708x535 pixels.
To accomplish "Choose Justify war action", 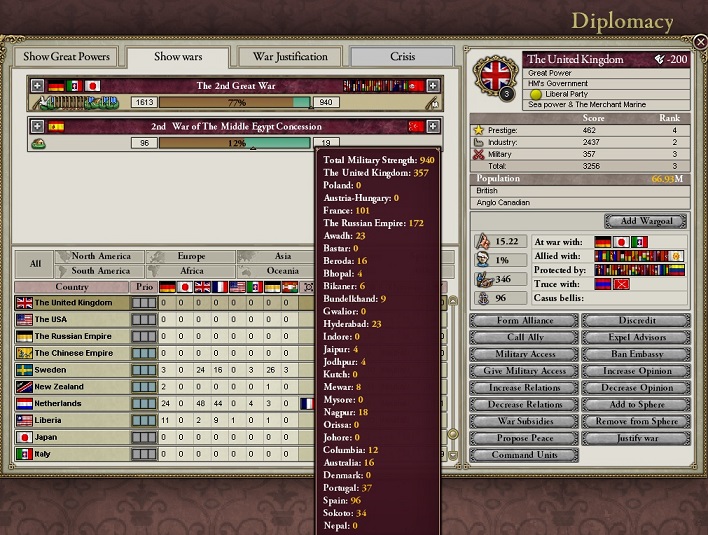I will tap(636, 438).
